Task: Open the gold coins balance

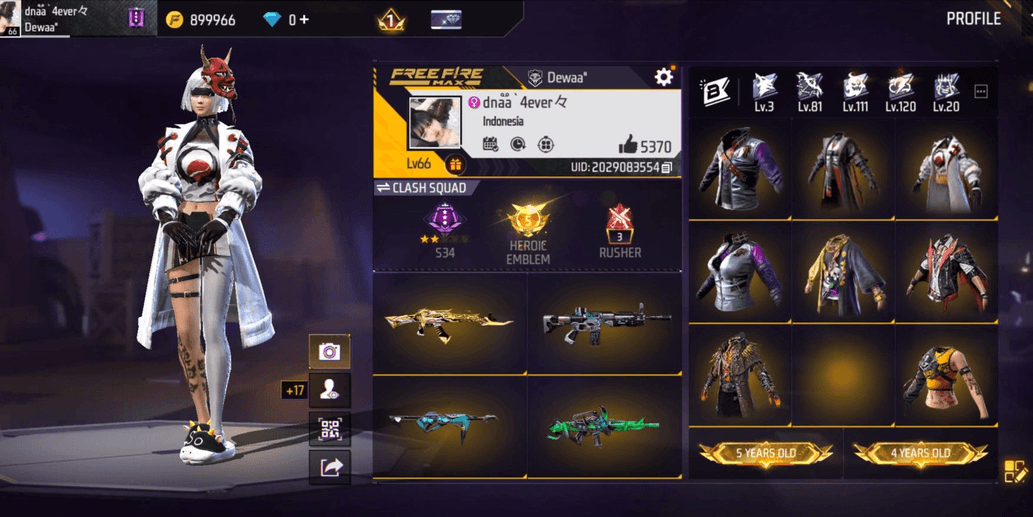Action: pos(201,20)
